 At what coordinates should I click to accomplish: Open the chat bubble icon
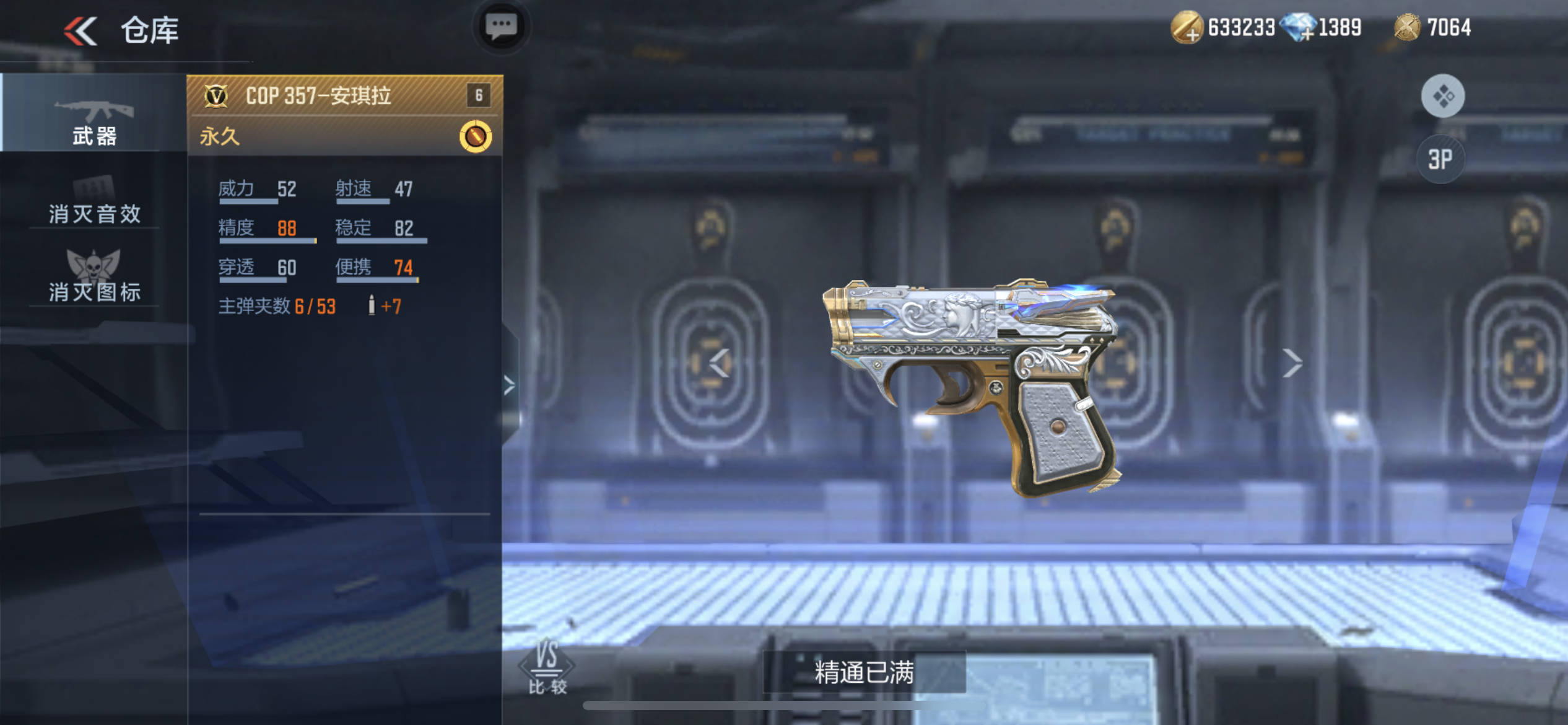(x=501, y=27)
